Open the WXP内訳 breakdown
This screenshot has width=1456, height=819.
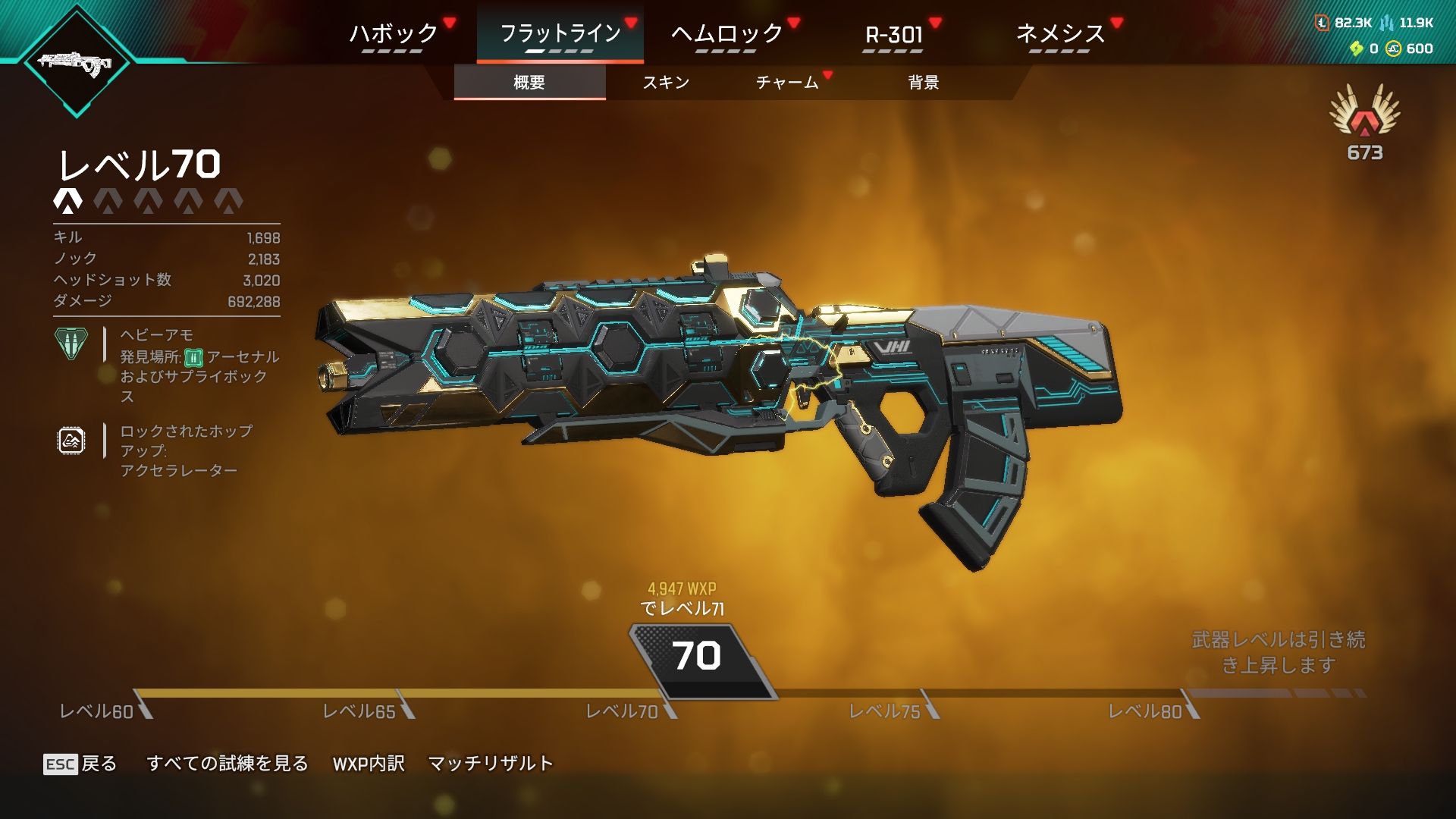coord(369,764)
